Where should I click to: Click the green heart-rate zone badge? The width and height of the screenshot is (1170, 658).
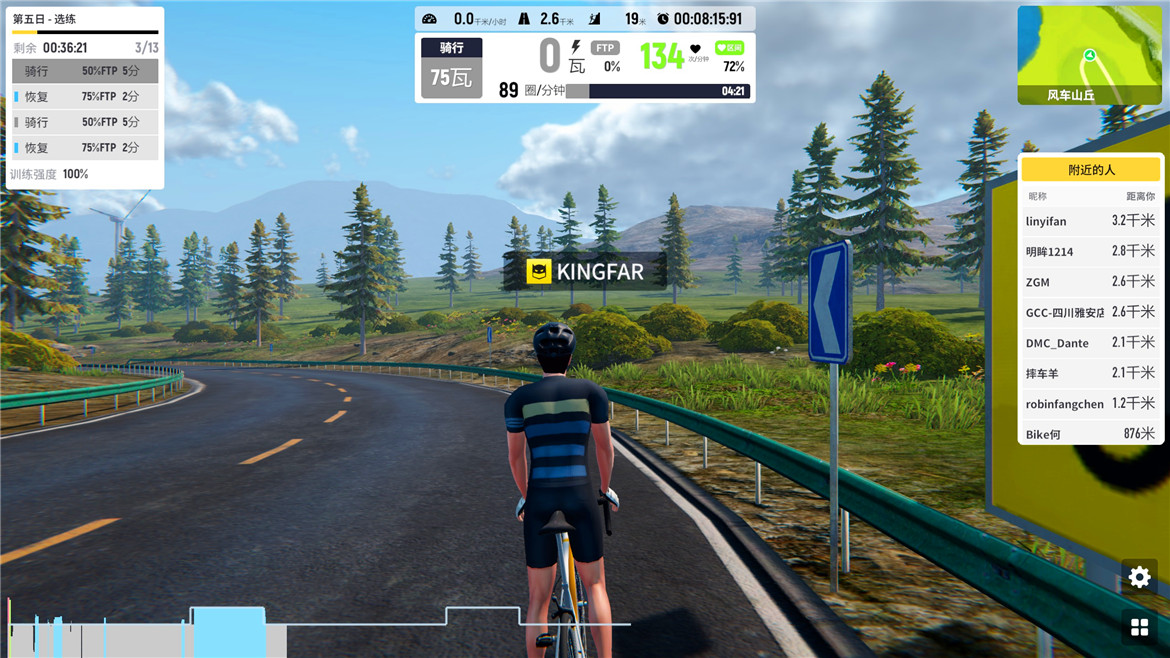pos(729,48)
